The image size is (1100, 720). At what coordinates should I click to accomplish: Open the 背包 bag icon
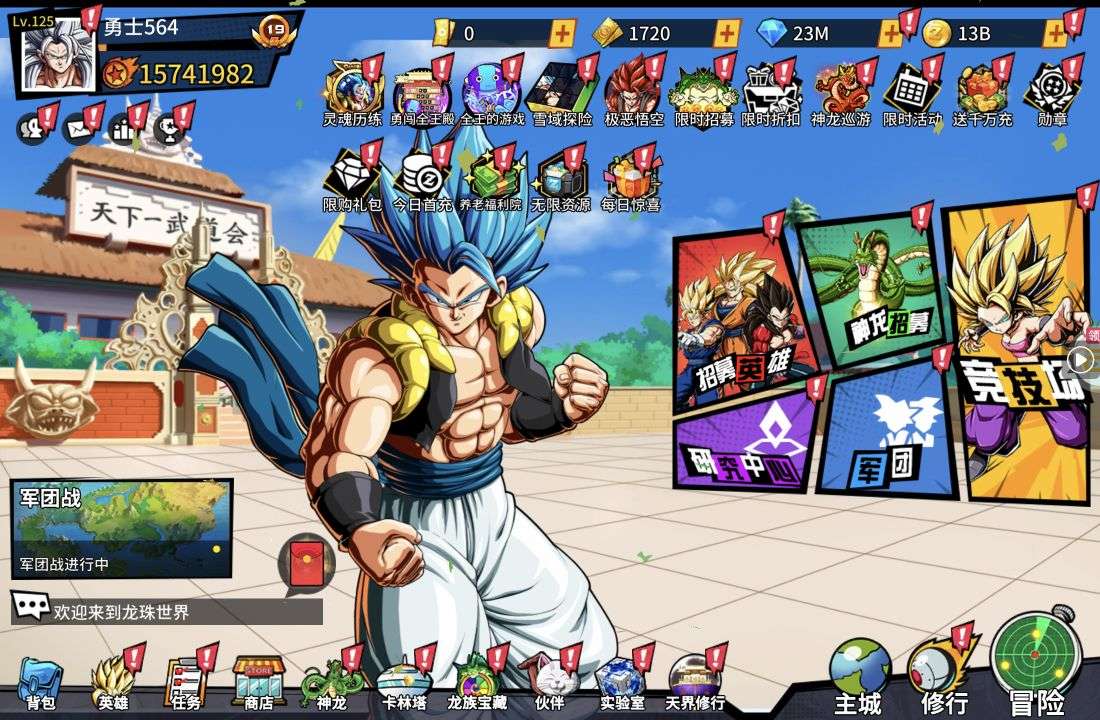tap(40, 682)
